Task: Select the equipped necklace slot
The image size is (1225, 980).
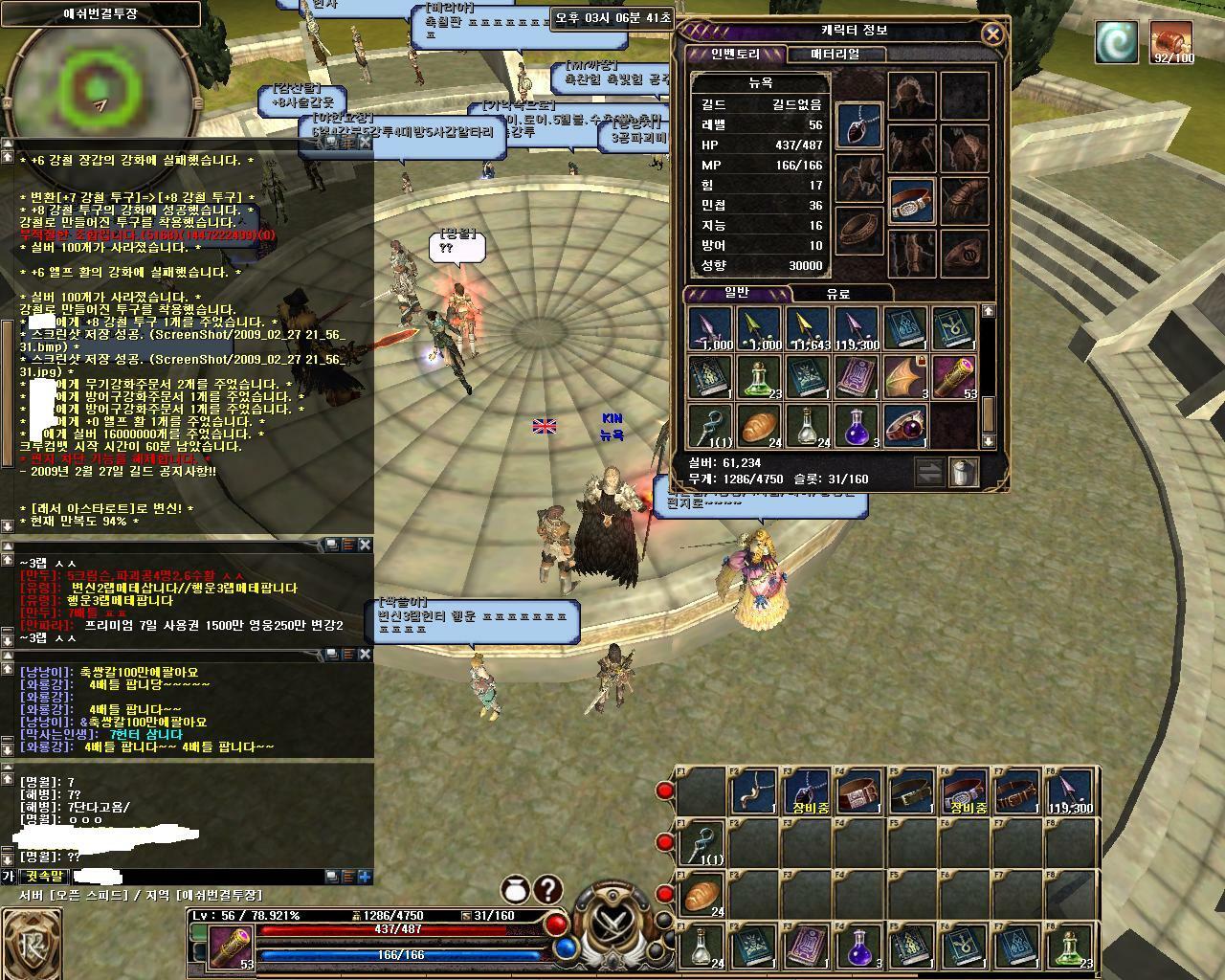Action: pos(859,126)
